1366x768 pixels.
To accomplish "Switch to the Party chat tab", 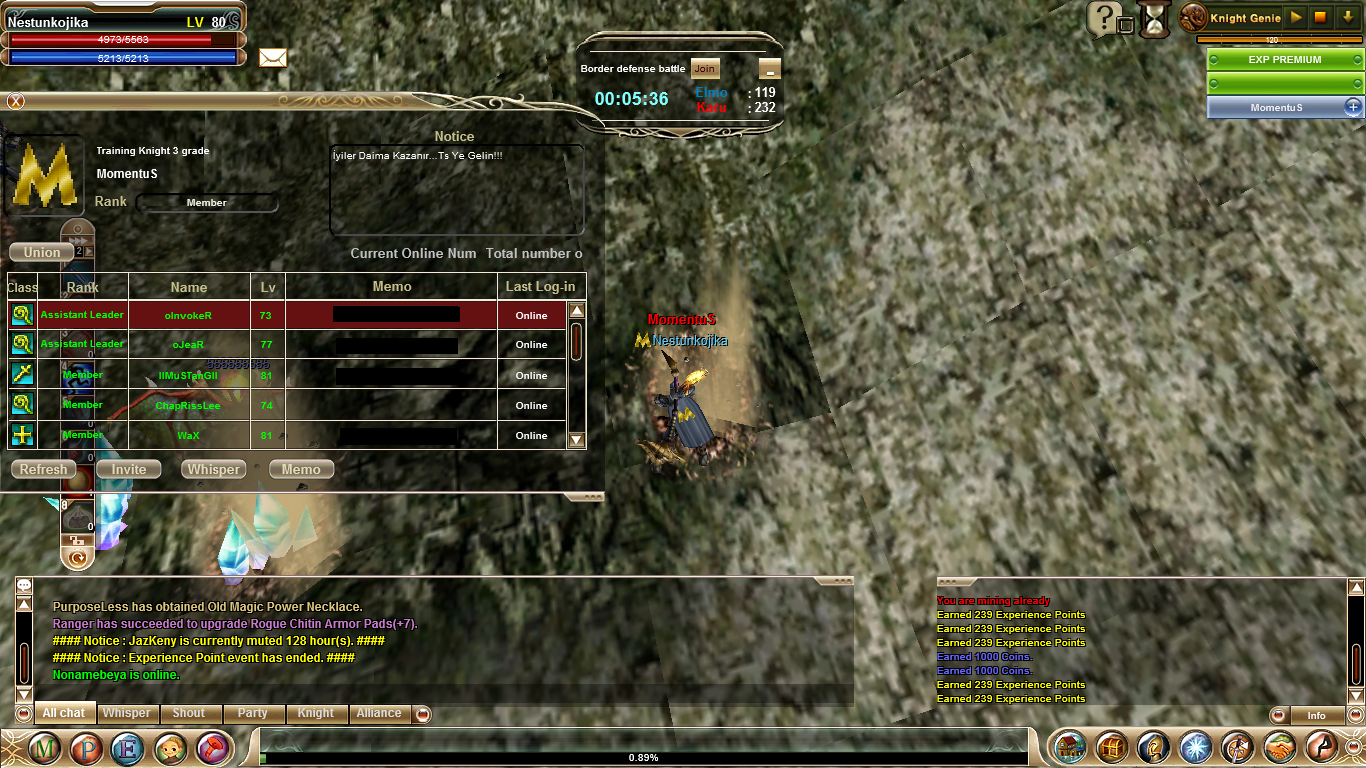I will pyautogui.click(x=253, y=713).
